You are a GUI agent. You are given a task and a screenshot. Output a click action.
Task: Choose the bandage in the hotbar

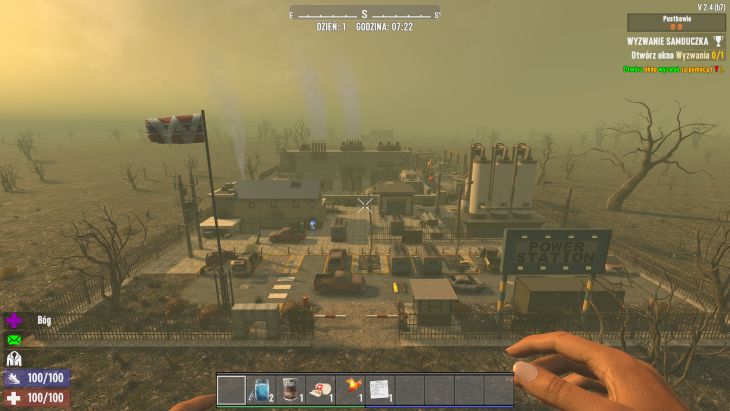320,389
